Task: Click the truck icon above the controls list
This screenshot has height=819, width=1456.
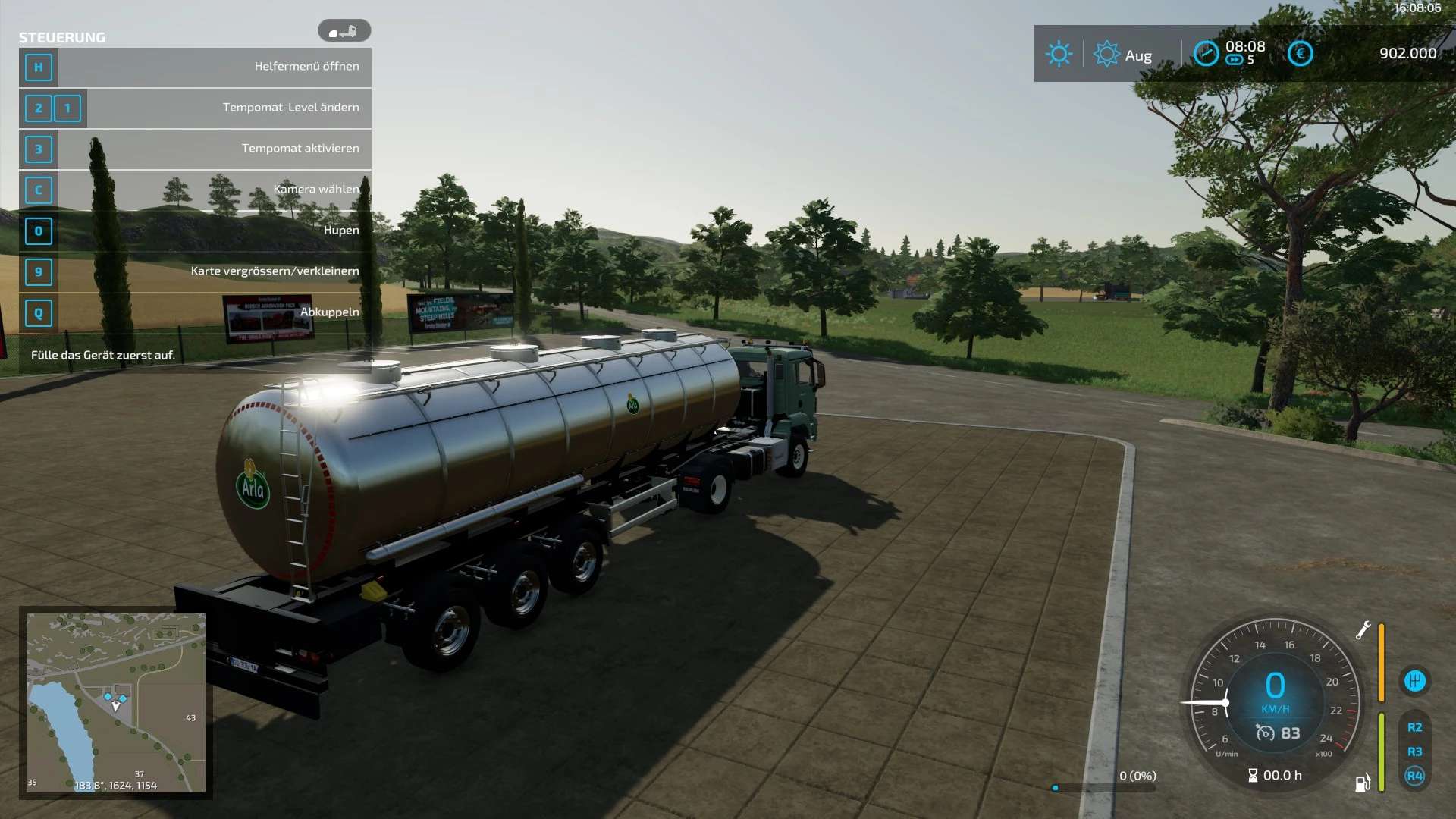Action: tap(344, 31)
